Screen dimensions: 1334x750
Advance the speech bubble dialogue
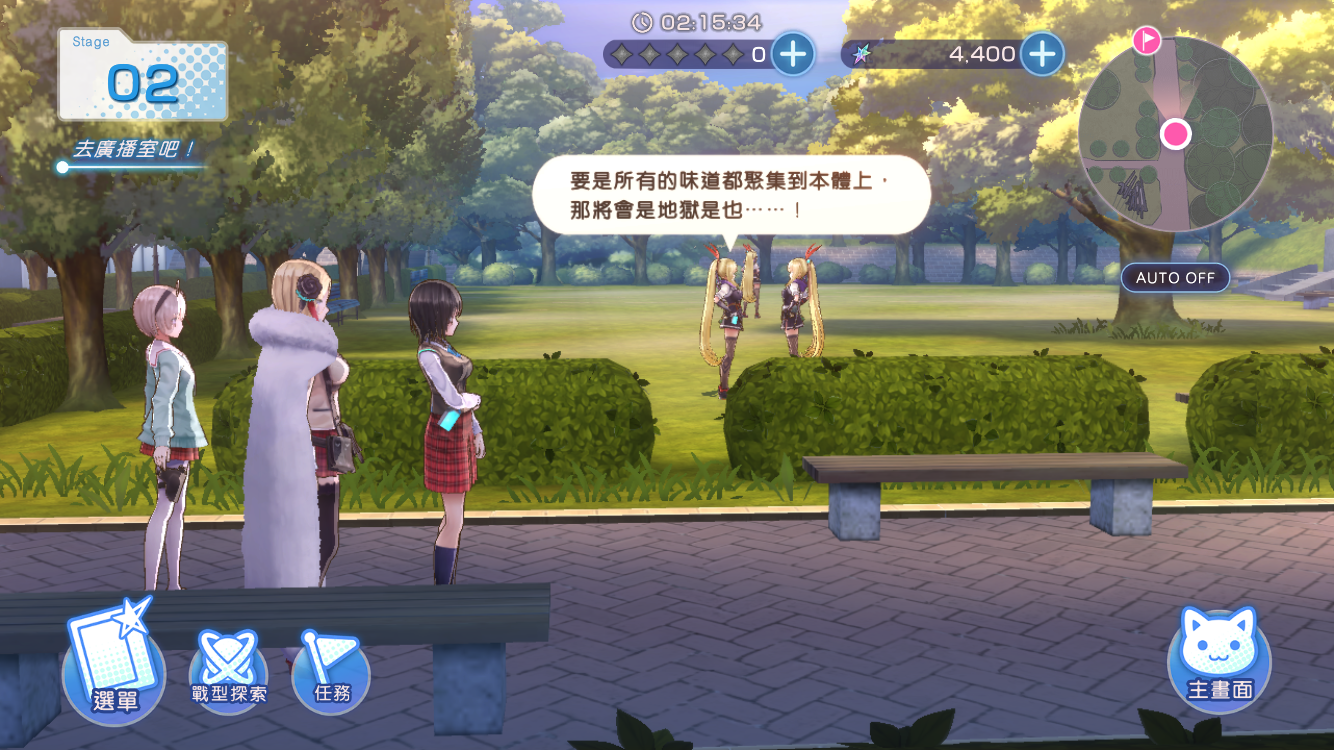[x=730, y=196]
